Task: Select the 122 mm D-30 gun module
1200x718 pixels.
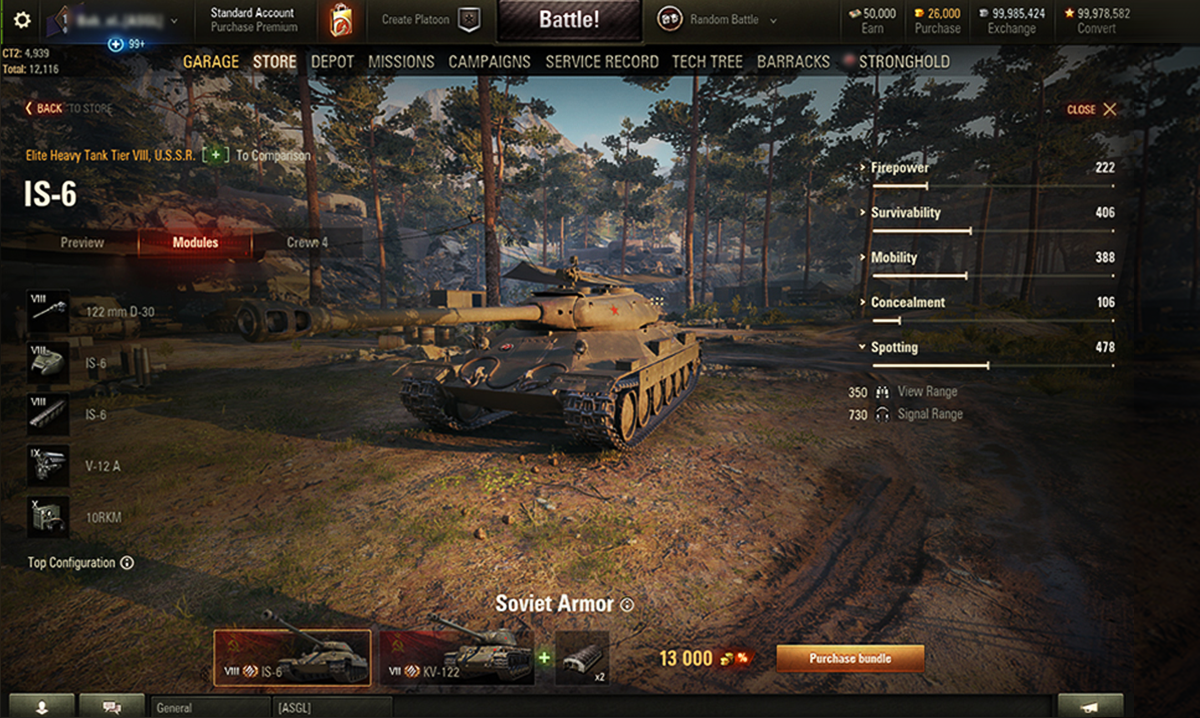Action: (49, 312)
